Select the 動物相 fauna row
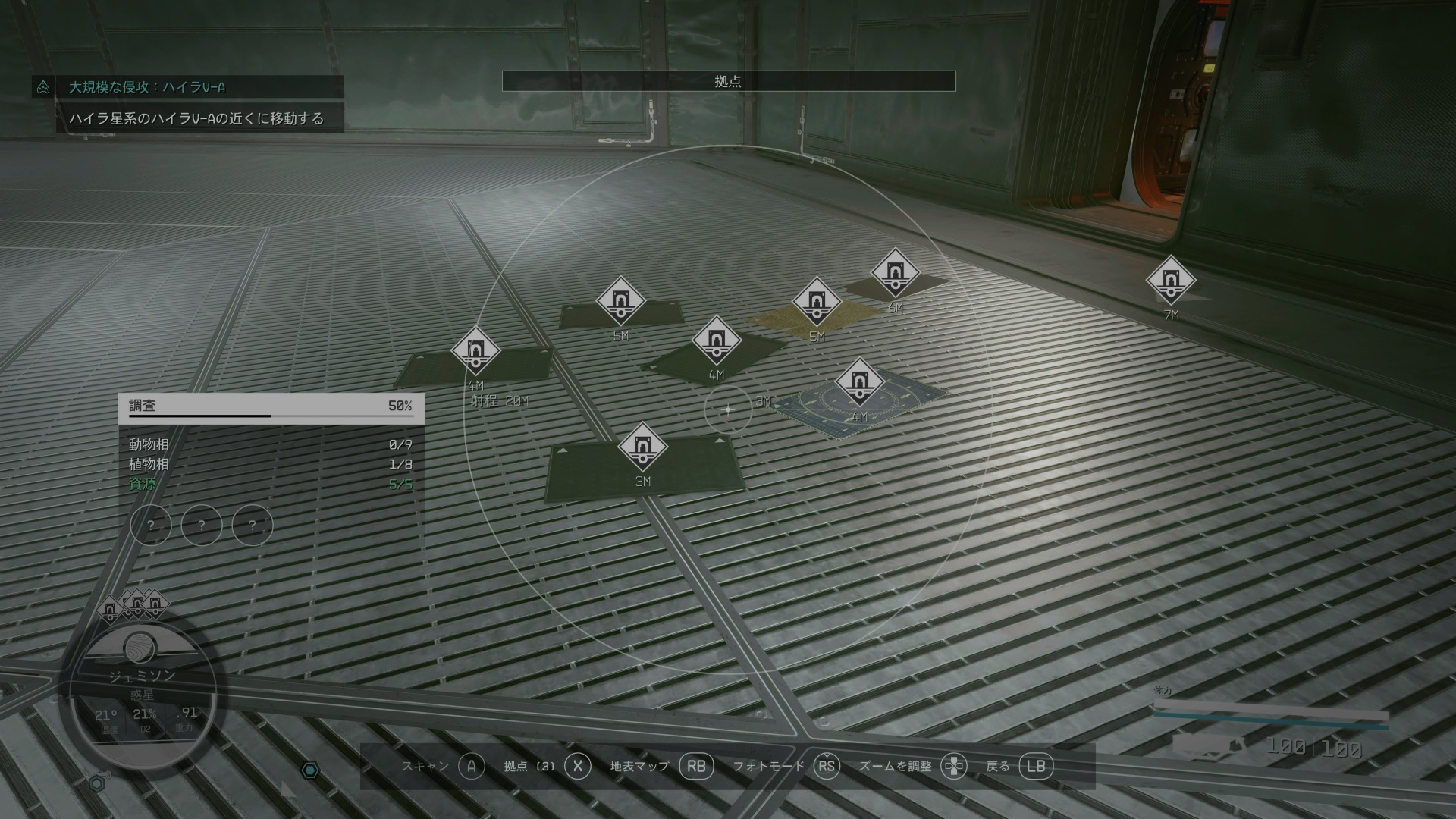1456x819 pixels. (270, 444)
